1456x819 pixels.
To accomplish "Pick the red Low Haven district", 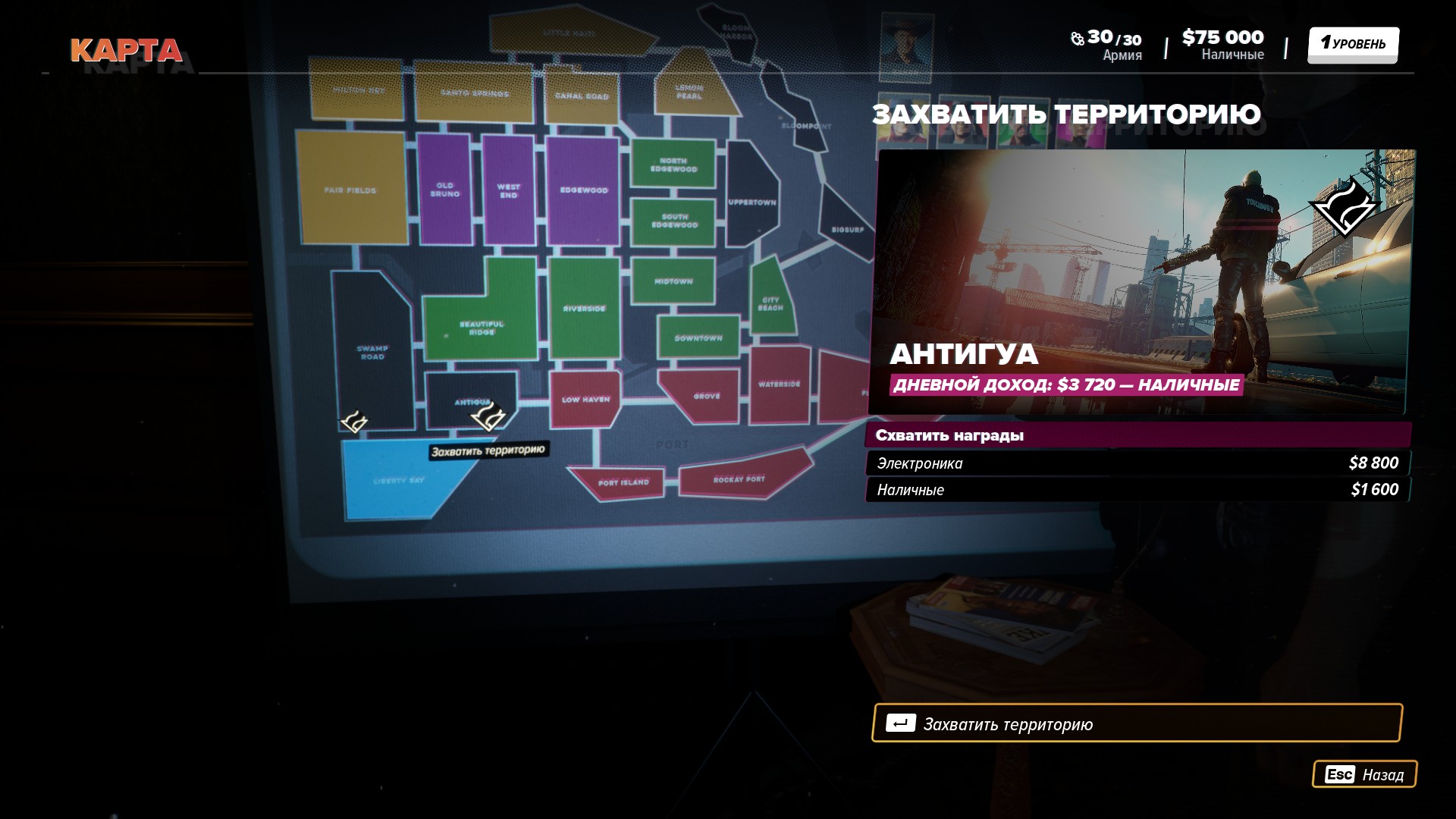I will point(585,399).
